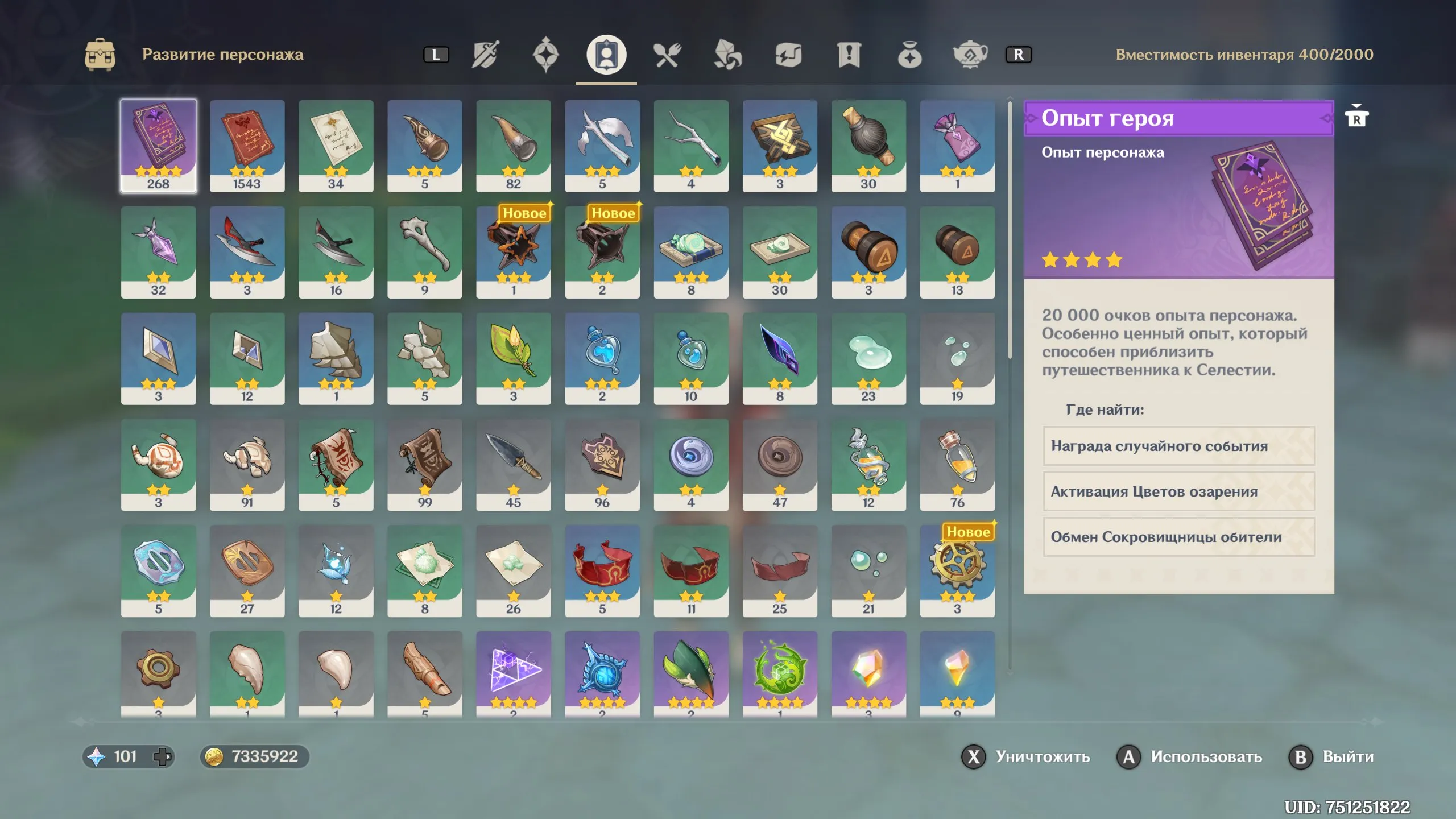Click the Использовать use button
1456x819 pixels.
pos(1189,757)
